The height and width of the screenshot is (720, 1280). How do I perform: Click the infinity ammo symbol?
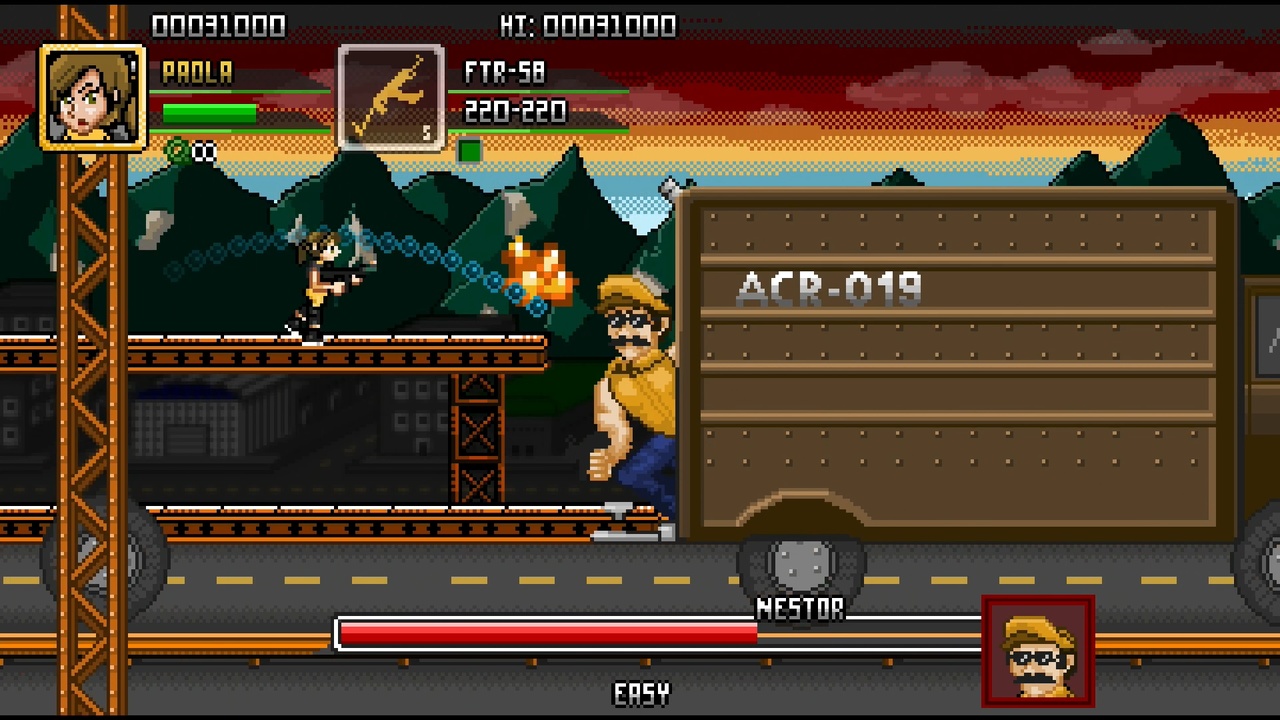[203, 152]
